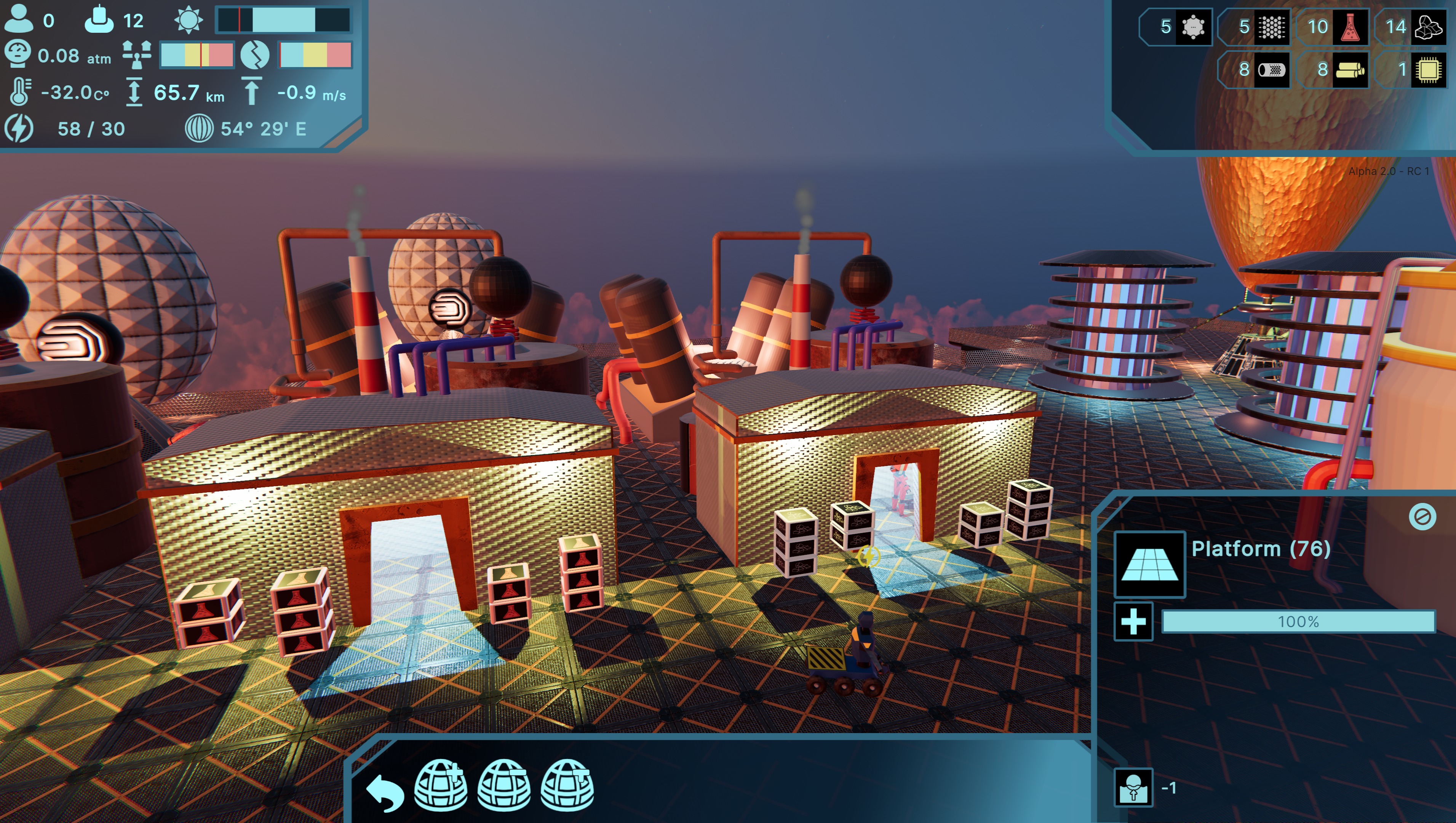The width and height of the screenshot is (1456, 823).
Task: Select the hexagonal molecule resource slot
Action: click(x=1192, y=27)
